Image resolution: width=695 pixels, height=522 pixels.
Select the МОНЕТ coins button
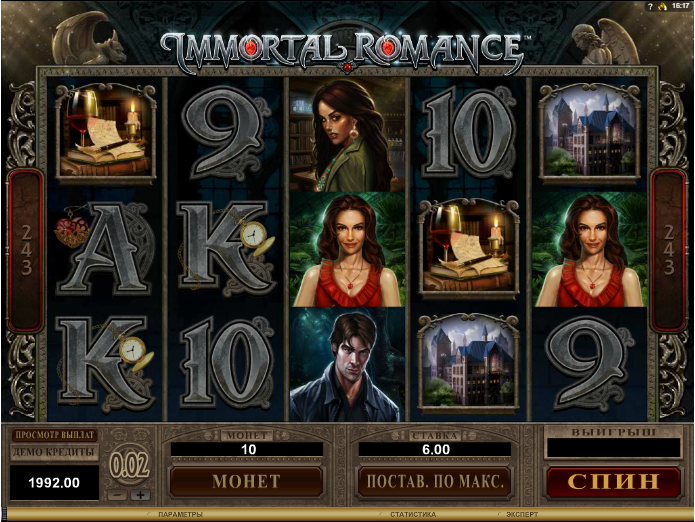(x=246, y=481)
